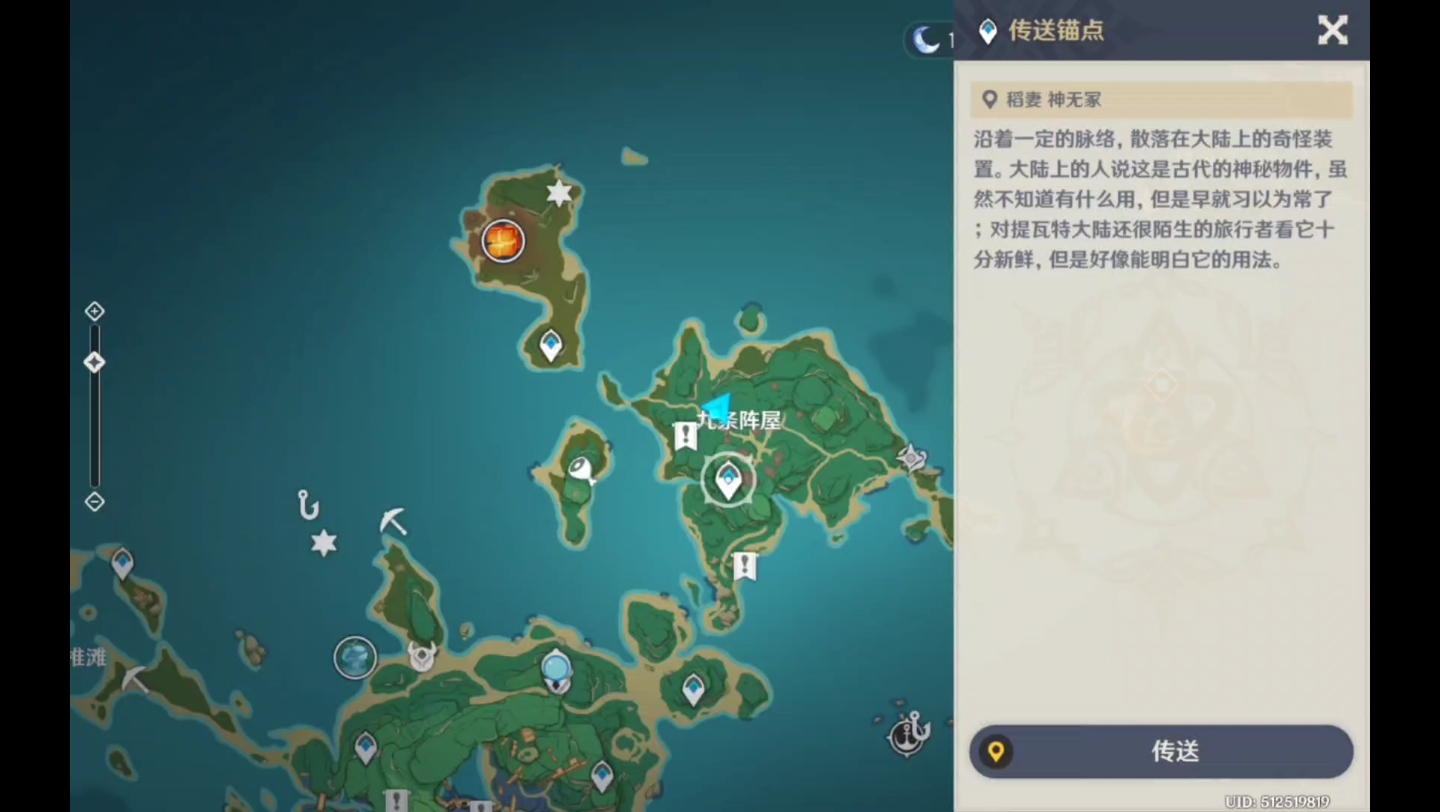The height and width of the screenshot is (812, 1440).
Task: Select the highlighted teleport waypoint at Kujou Encampment
Action: (x=728, y=480)
